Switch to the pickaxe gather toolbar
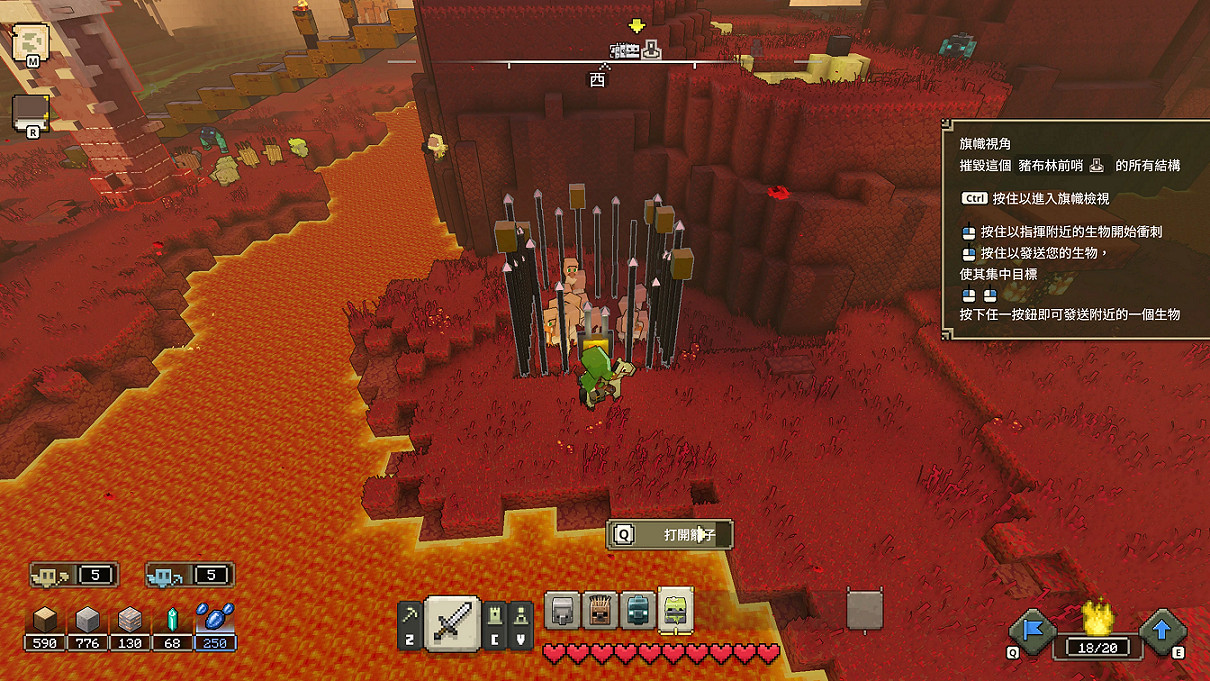 tap(409, 625)
